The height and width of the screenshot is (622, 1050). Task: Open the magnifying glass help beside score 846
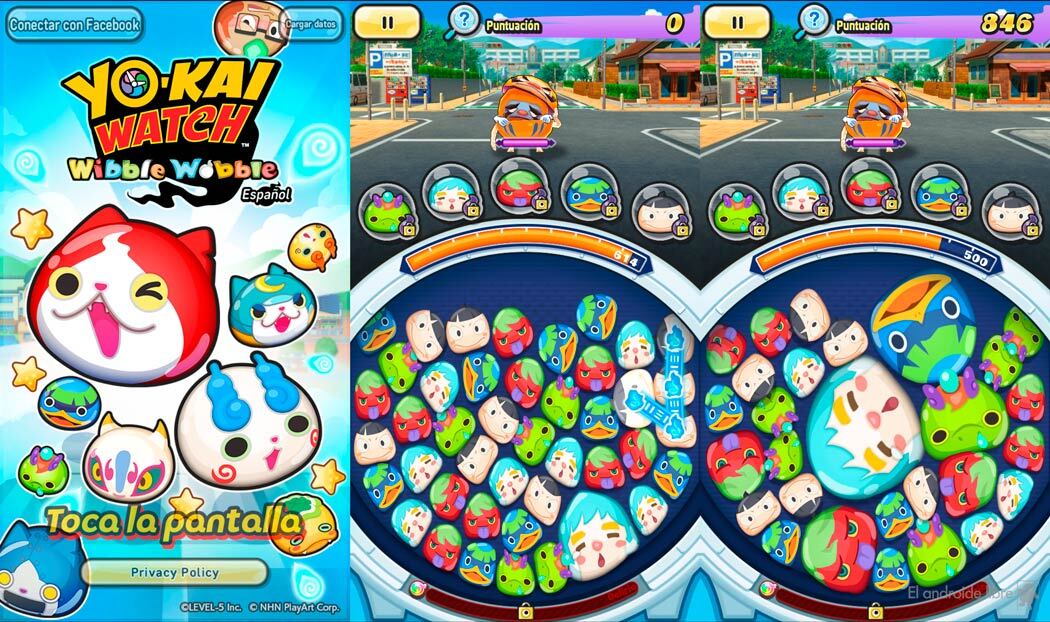coord(814,20)
